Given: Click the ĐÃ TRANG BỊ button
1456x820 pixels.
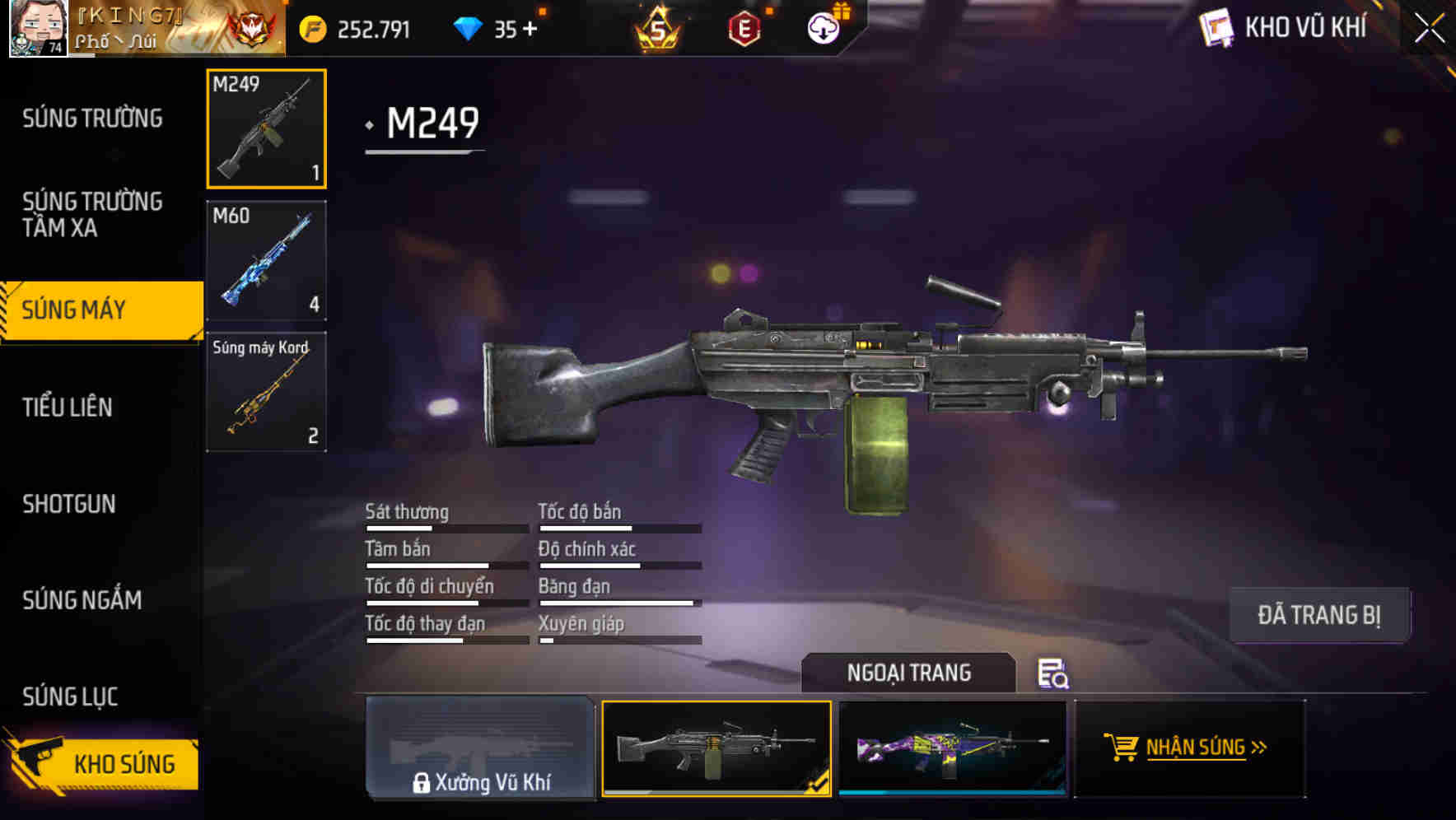Looking at the screenshot, I should (1319, 614).
